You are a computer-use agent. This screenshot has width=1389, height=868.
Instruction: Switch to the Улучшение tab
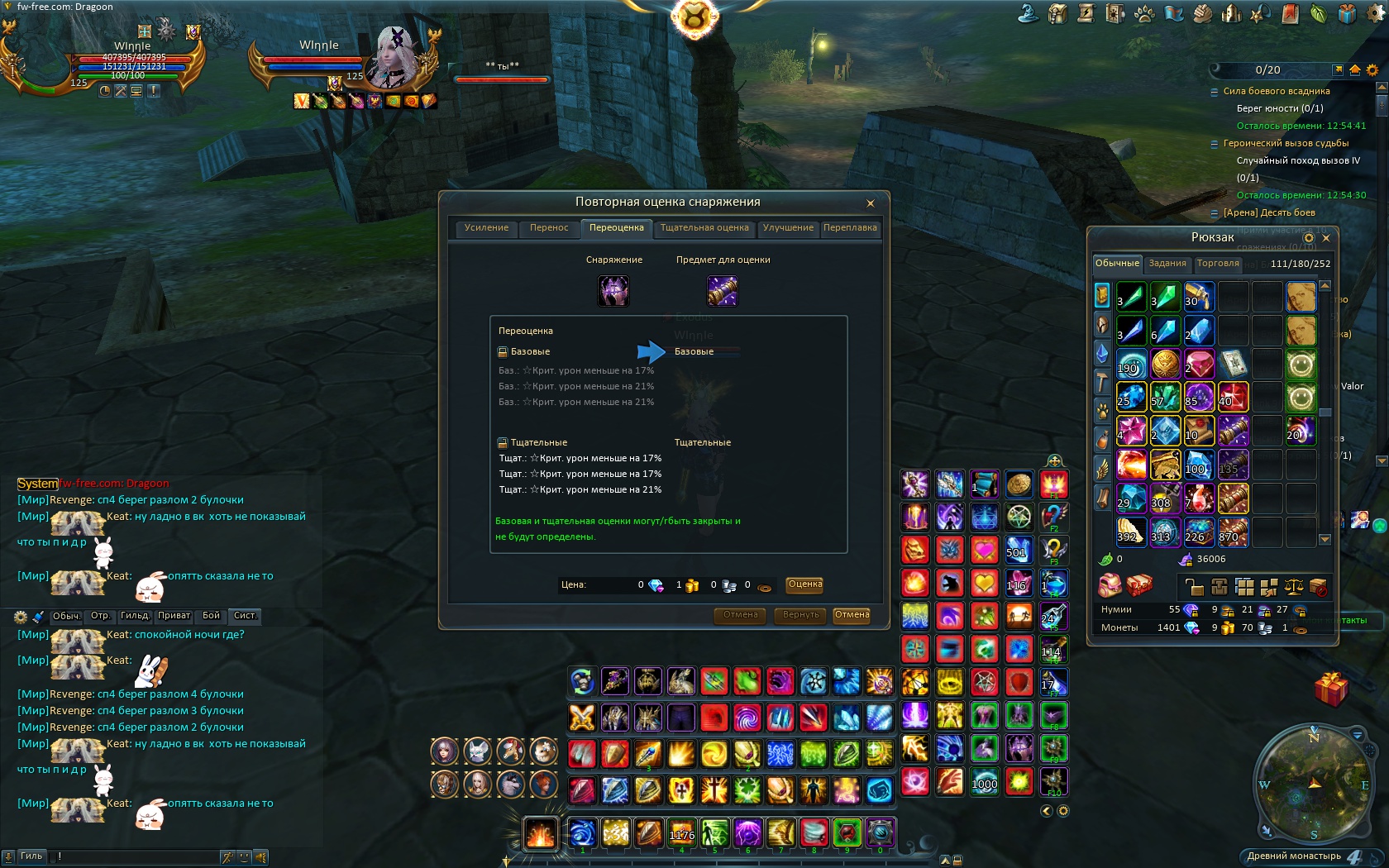point(788,228)
